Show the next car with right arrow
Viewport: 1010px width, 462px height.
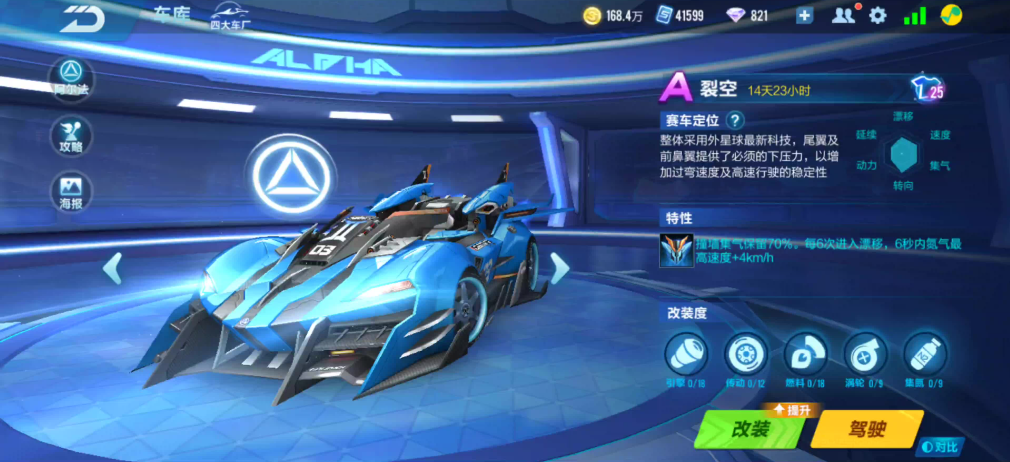click(560, 268)
